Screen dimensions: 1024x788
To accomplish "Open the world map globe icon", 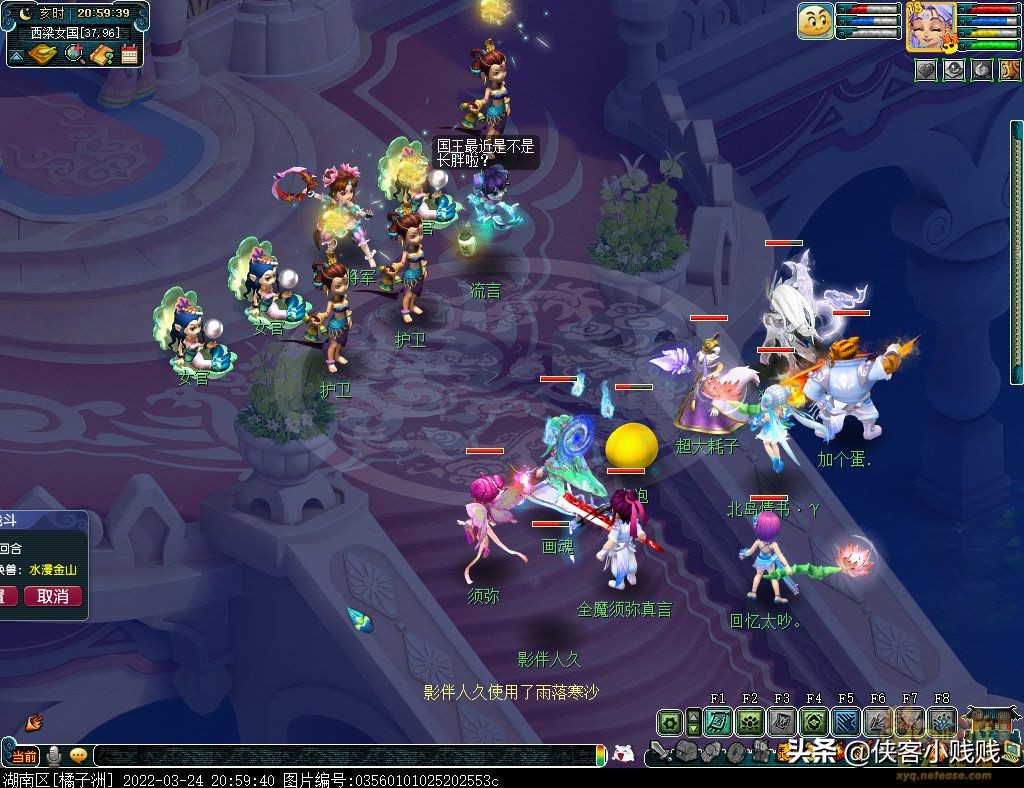I will 74,54.
